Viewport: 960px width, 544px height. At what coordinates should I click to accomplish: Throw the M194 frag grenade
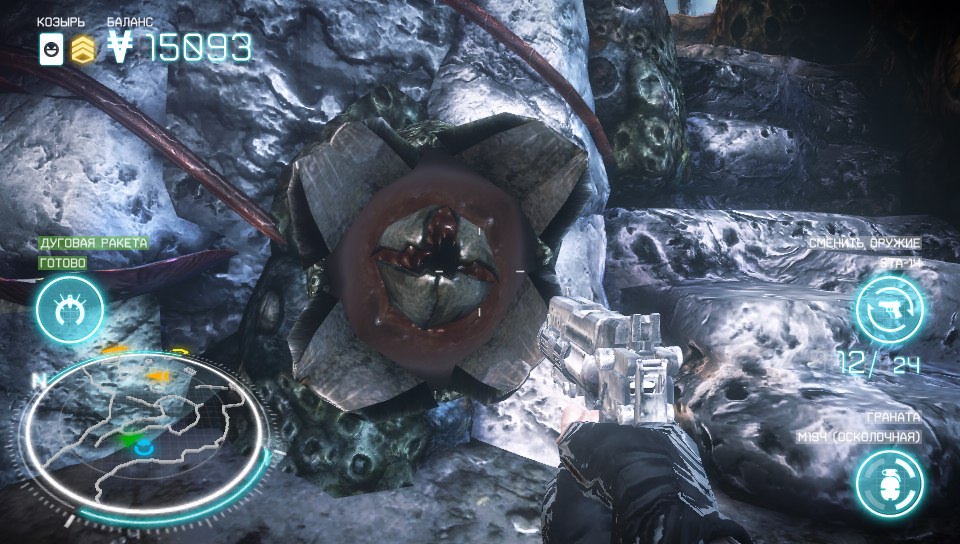[889, 482]
